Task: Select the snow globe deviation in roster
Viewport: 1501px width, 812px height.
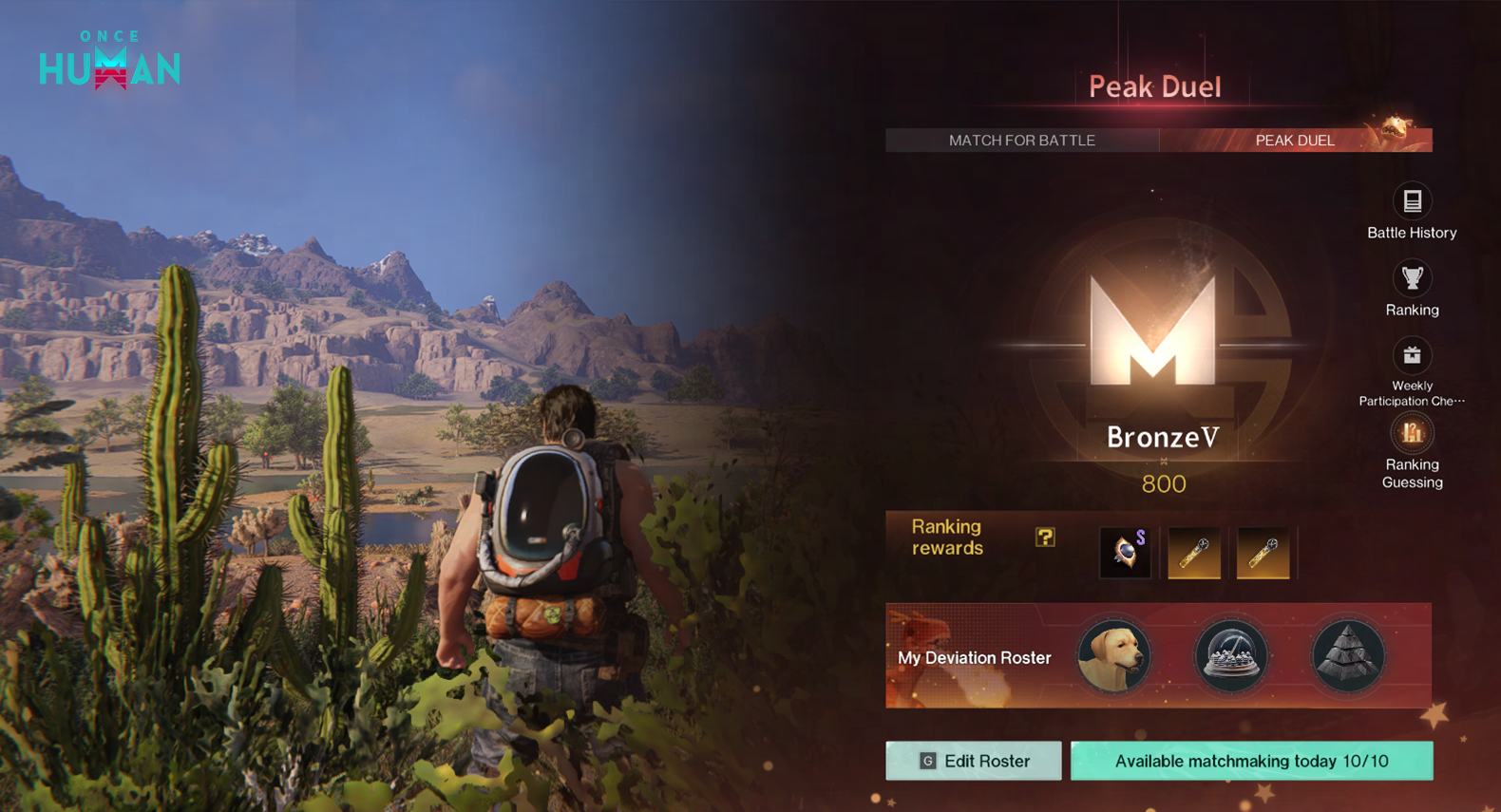Action: [x=1231, y=656]
